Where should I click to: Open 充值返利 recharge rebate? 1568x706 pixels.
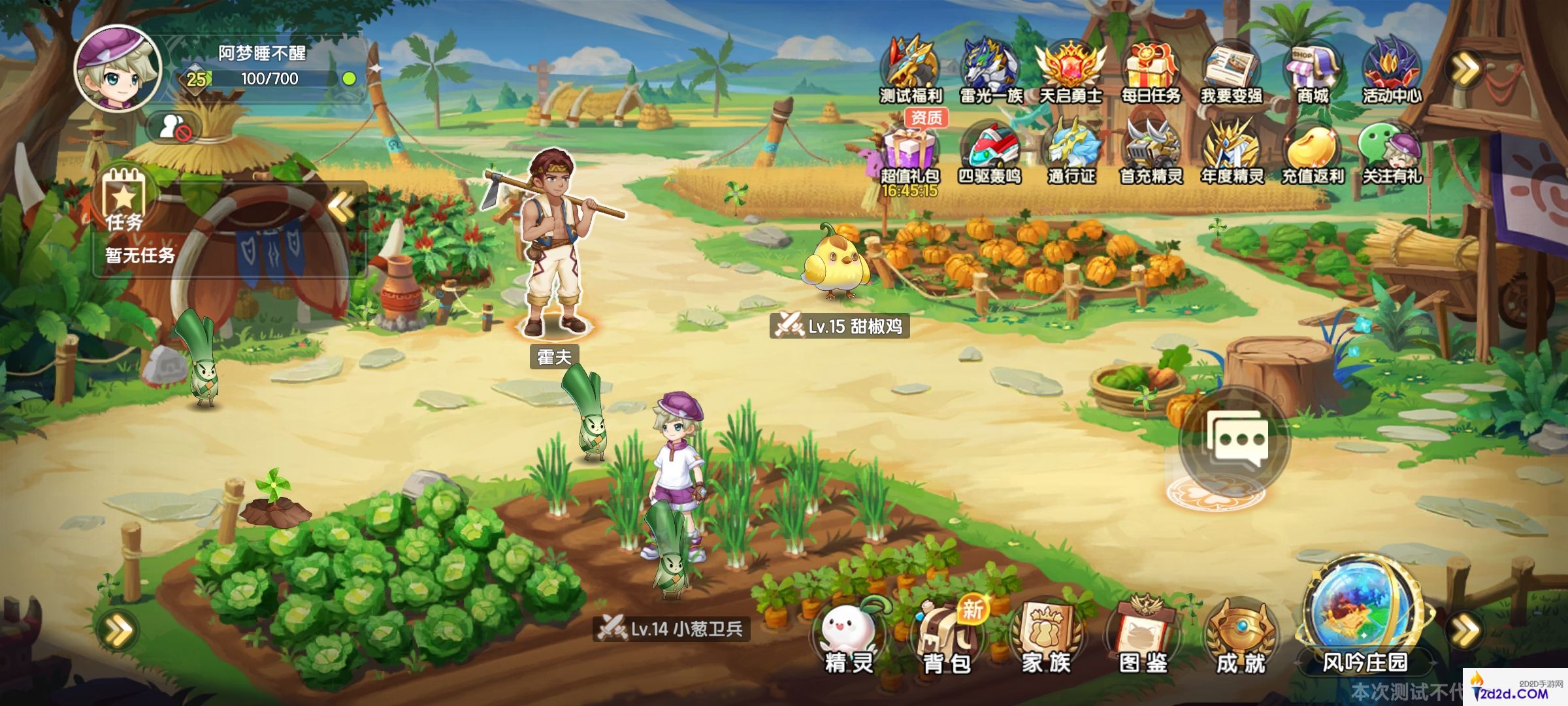click(1312, 152)
